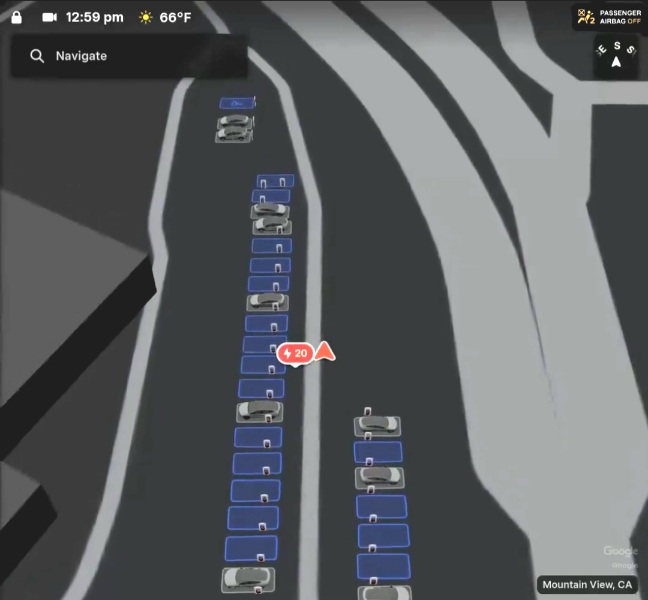Image resolution: width=648 pixels, height=600 pixels.
Task: Click the compass orientation button
Action: (616, 57)
